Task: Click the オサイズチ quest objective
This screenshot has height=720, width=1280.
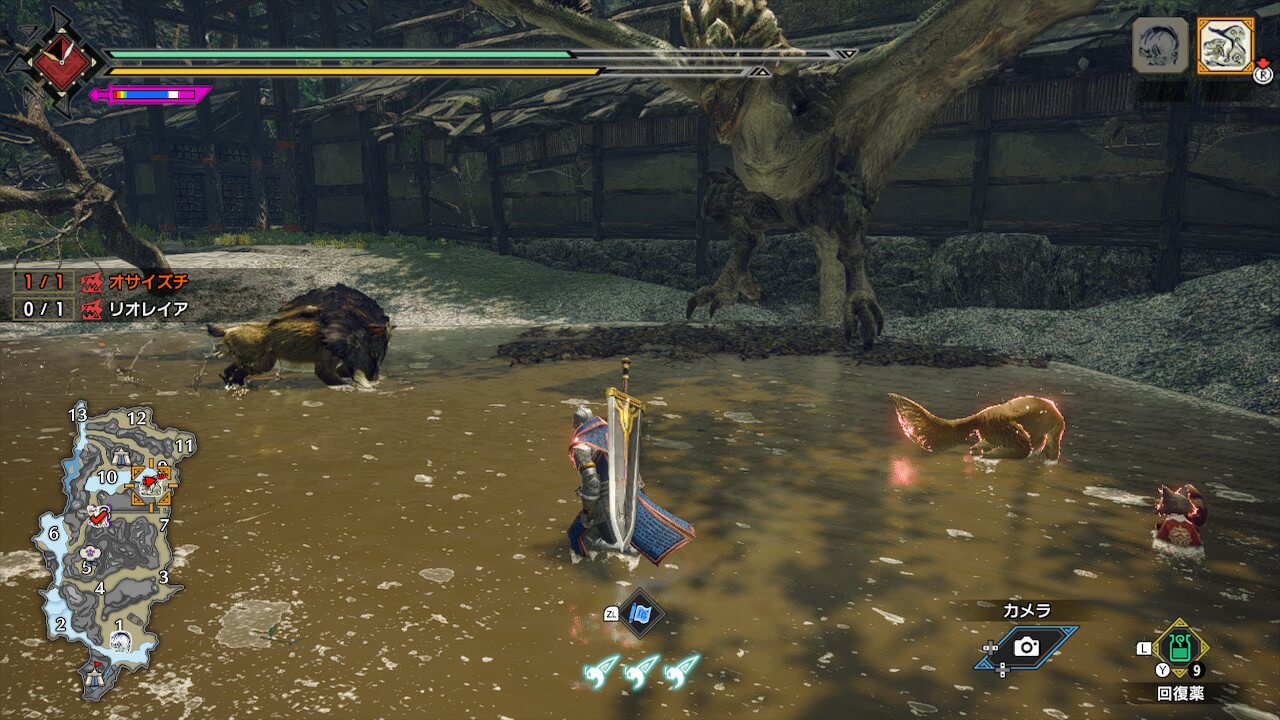Action: tap(136, 282)
